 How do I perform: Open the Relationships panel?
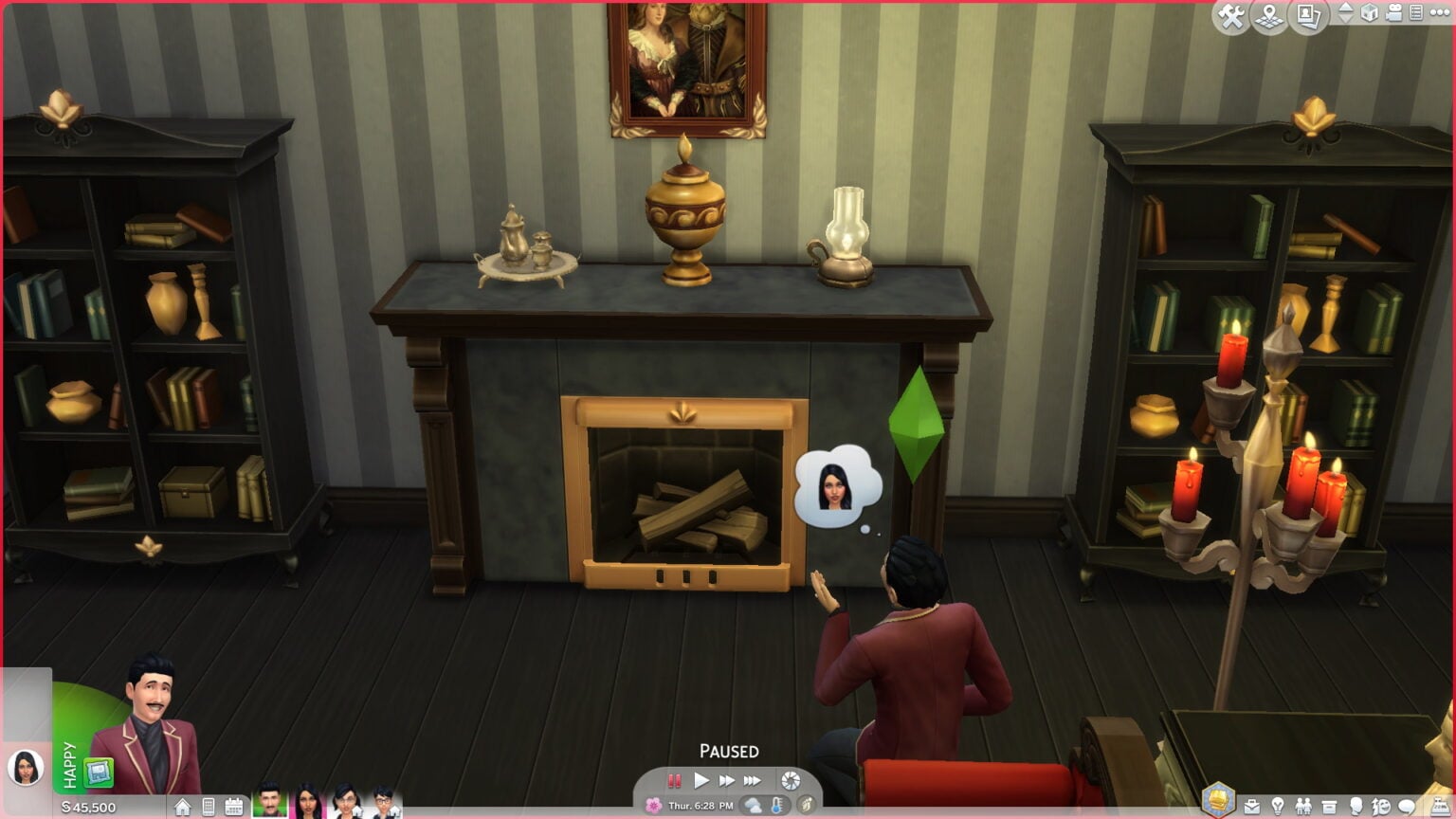tap(1302, 807)
